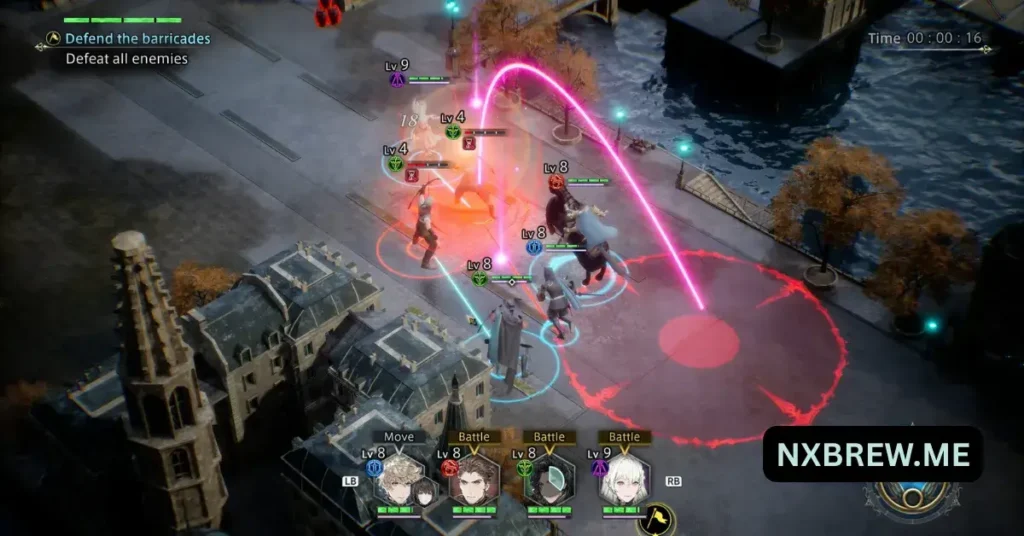Click the NXBREW.ME watermark banner
This screenshot has width=1024, height=536.
point(872,454)
